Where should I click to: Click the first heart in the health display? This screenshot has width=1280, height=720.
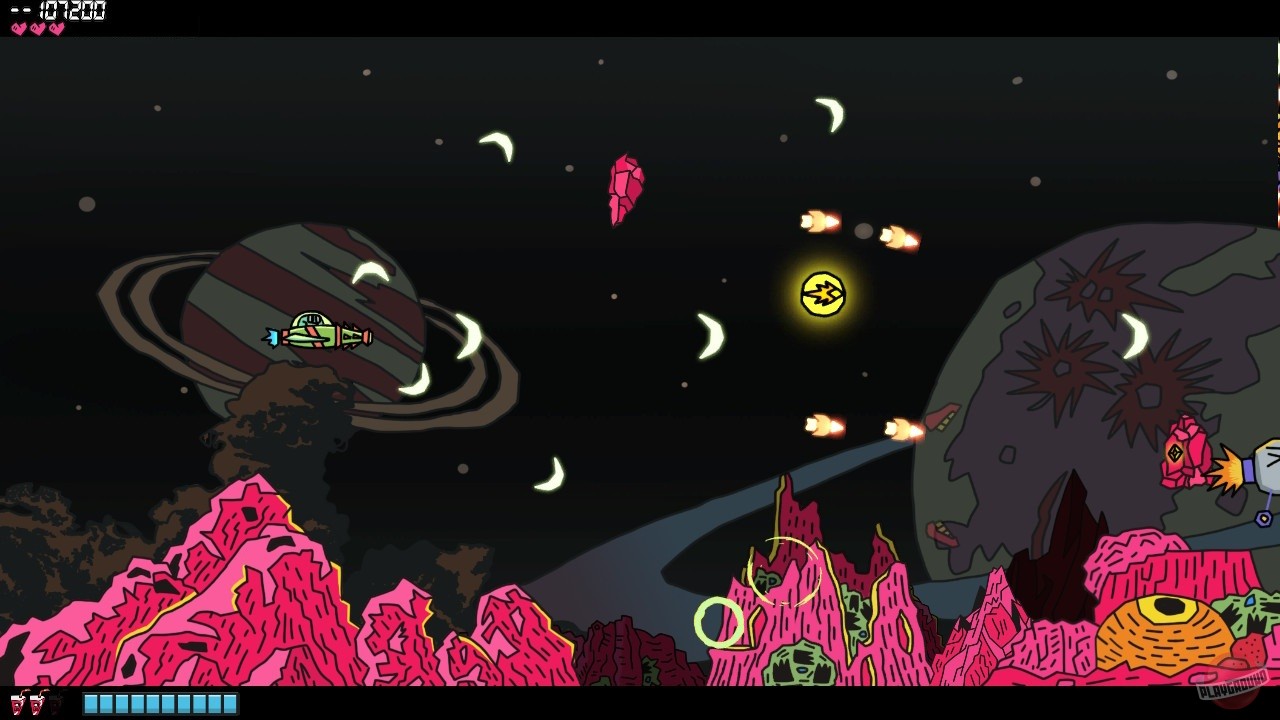[x=19, y=28]
